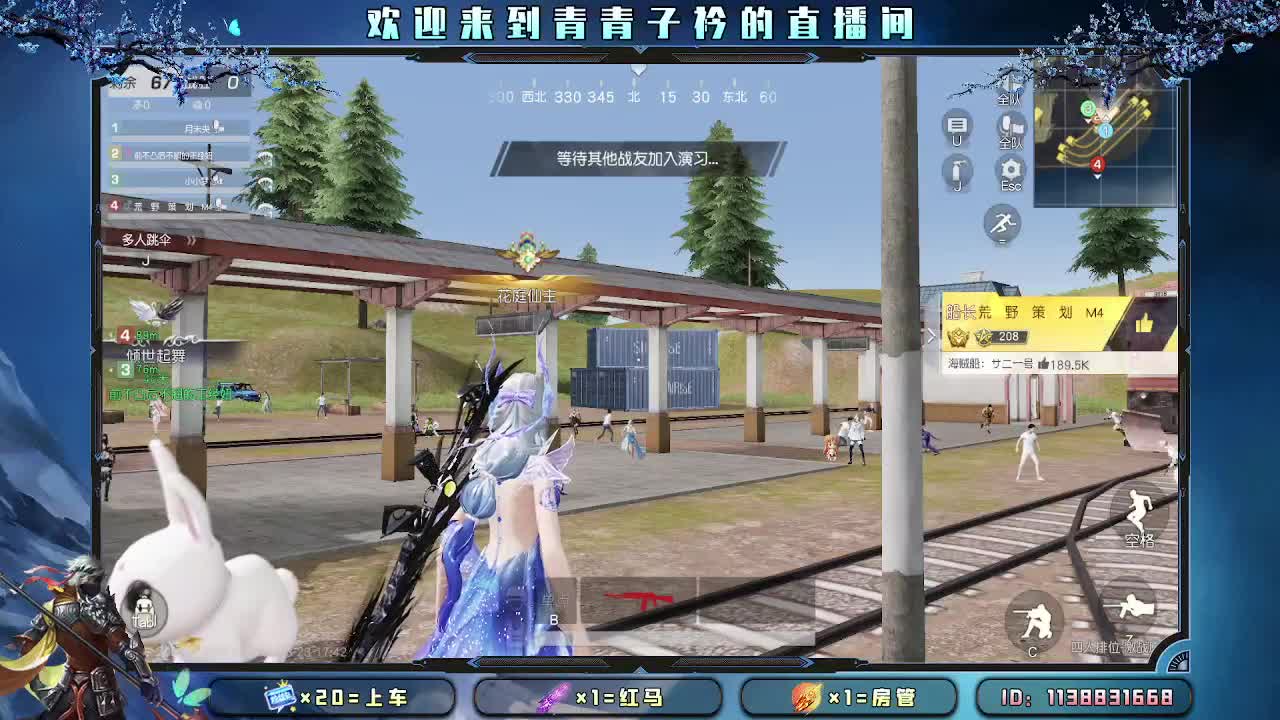This screenshot has width=1280, height=720.
Task: Select the fire extinguisher item icon labeled J
Action: point(957,171)
